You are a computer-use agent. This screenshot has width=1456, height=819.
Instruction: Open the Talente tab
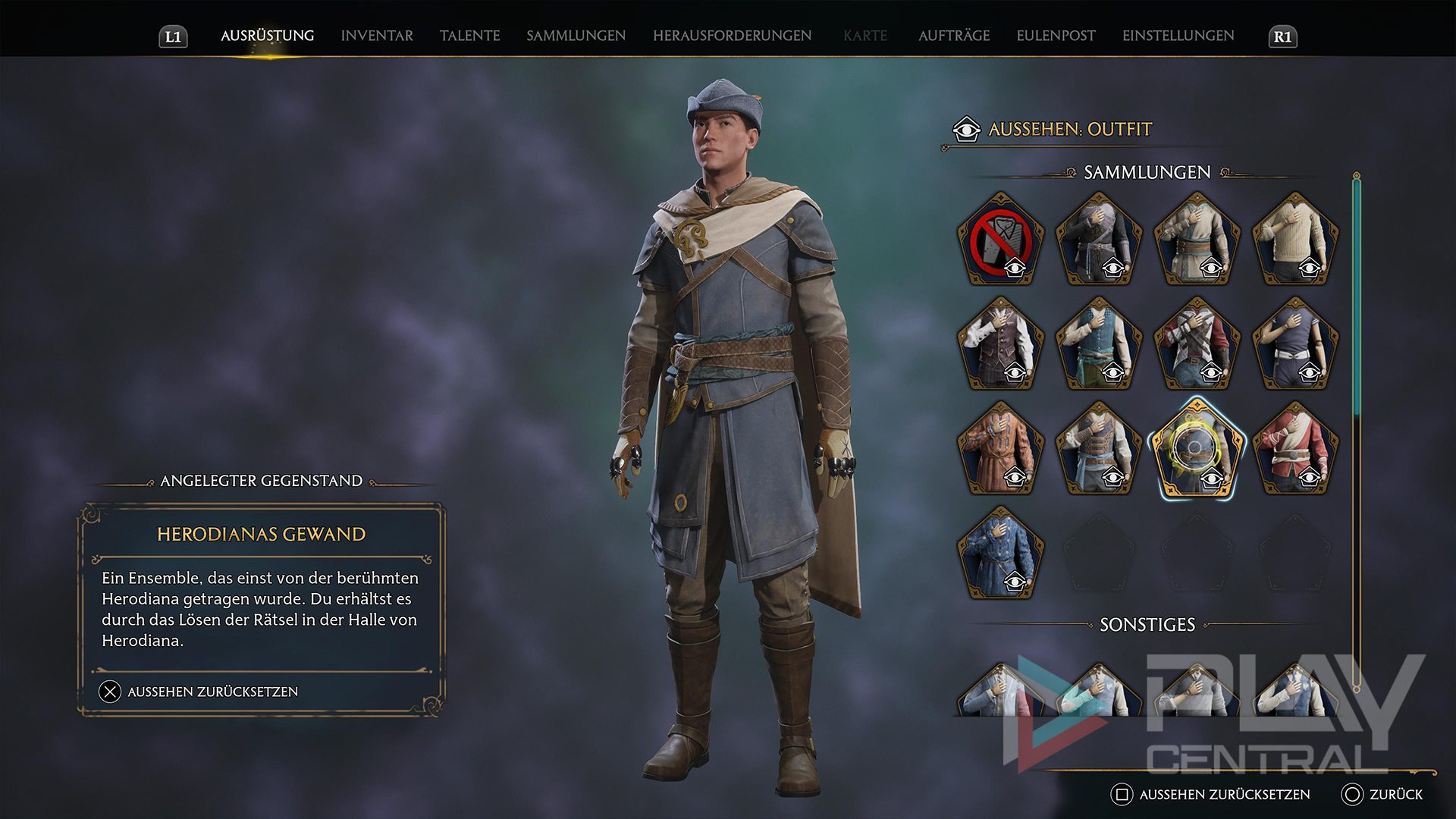pos(469,36)
